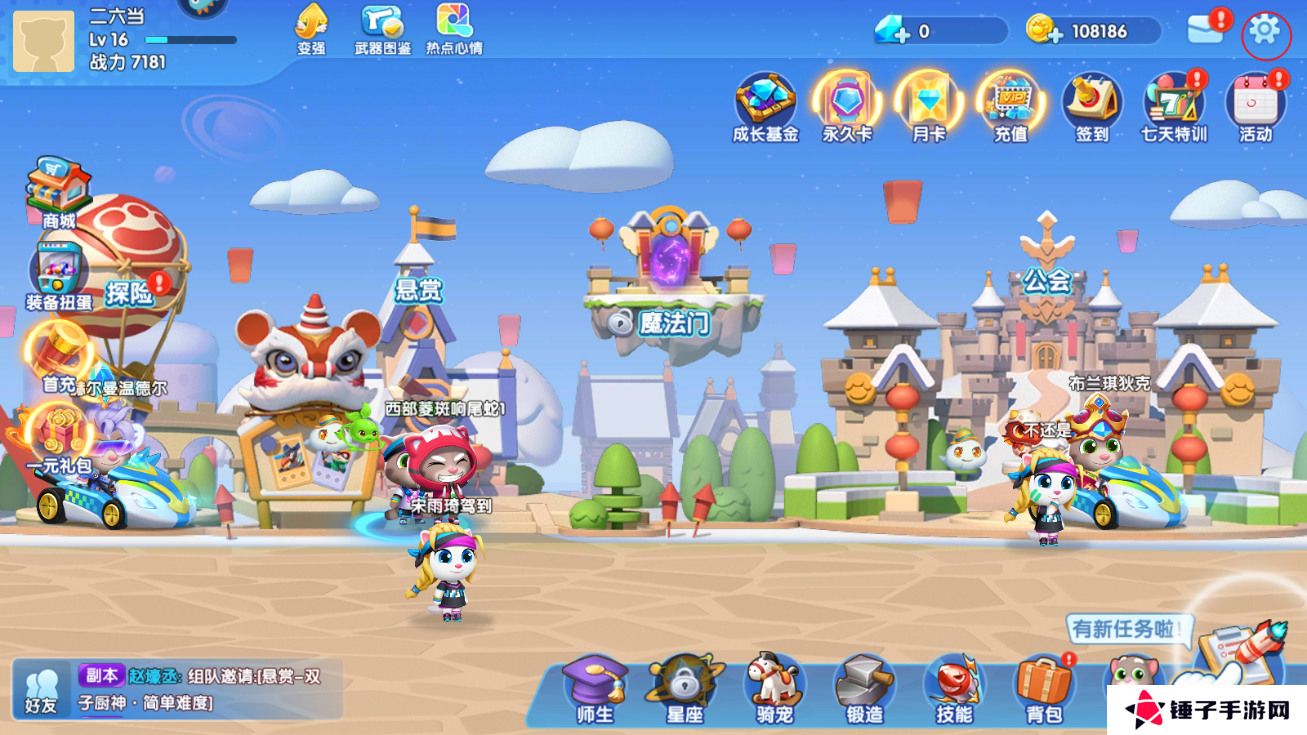This screenshot has width=1307, height=735.
Task: Open the 好友 friends list
Action: pos(41,688)
